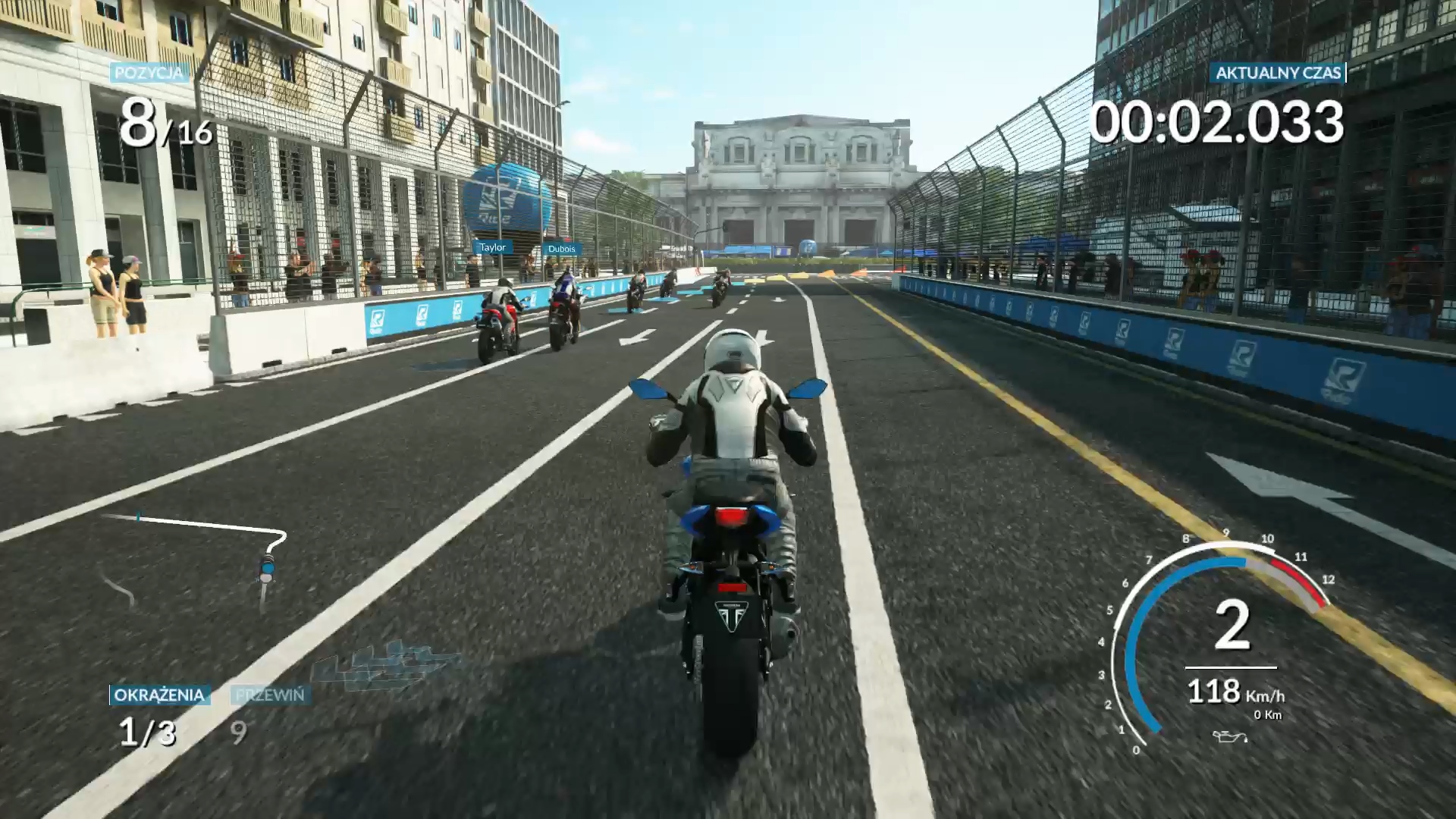Activate the PRZEWIŃ rewind indicator

270,695
